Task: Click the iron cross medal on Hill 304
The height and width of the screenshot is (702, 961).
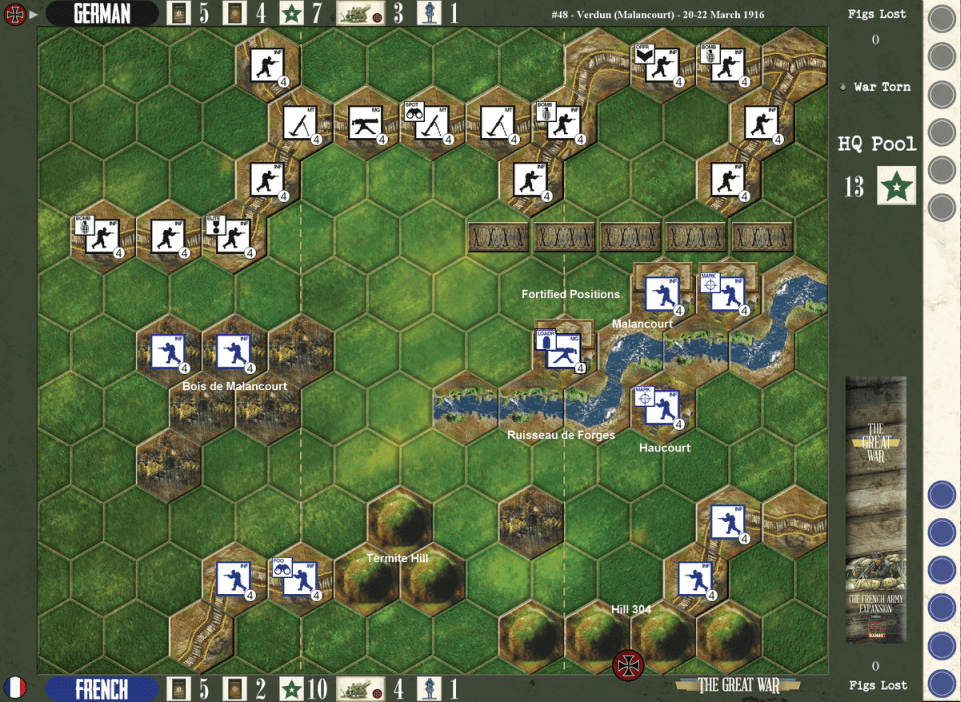Action: [628, 663]
